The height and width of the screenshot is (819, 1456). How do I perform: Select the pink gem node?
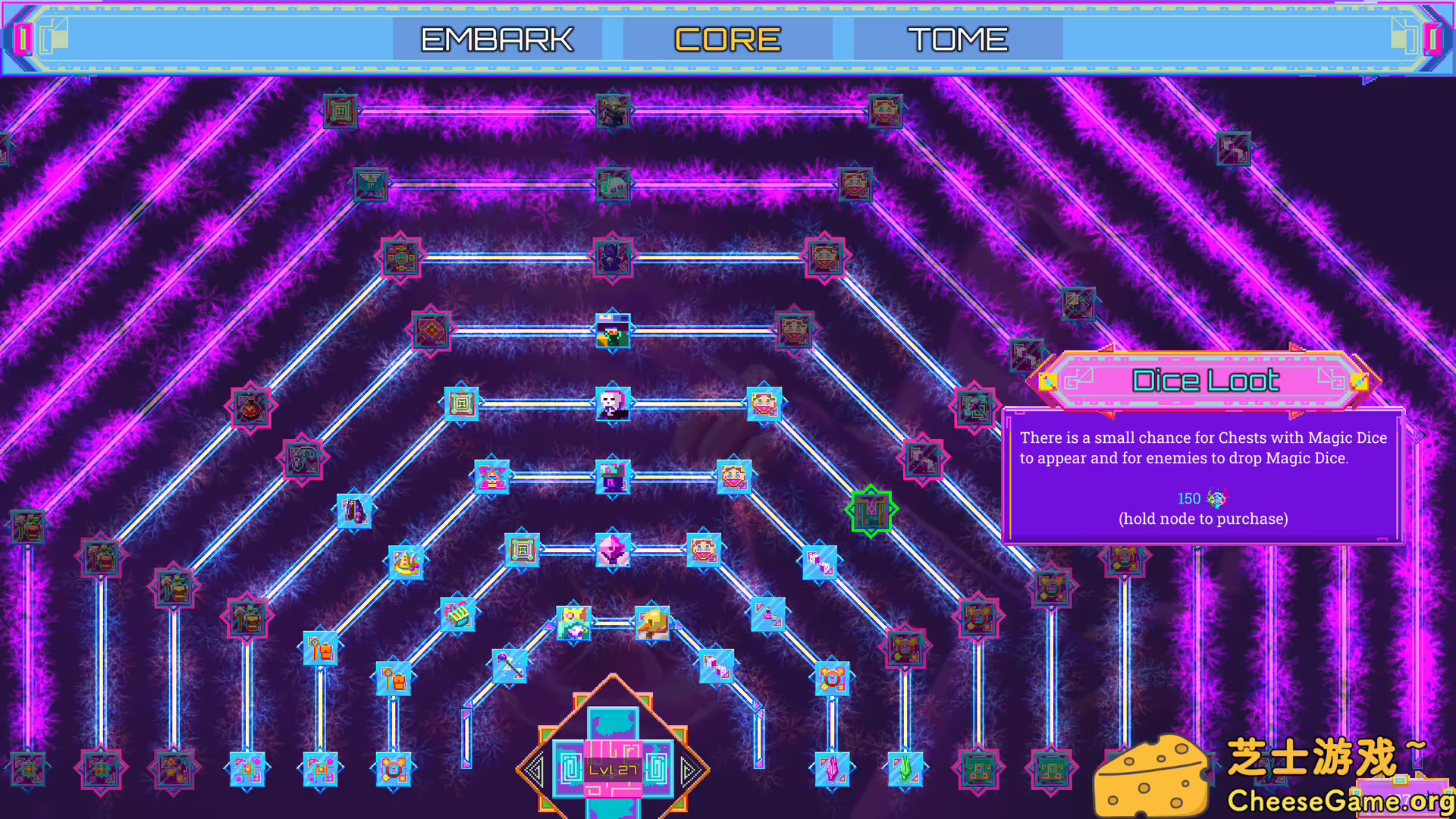(x=613, y=550)
